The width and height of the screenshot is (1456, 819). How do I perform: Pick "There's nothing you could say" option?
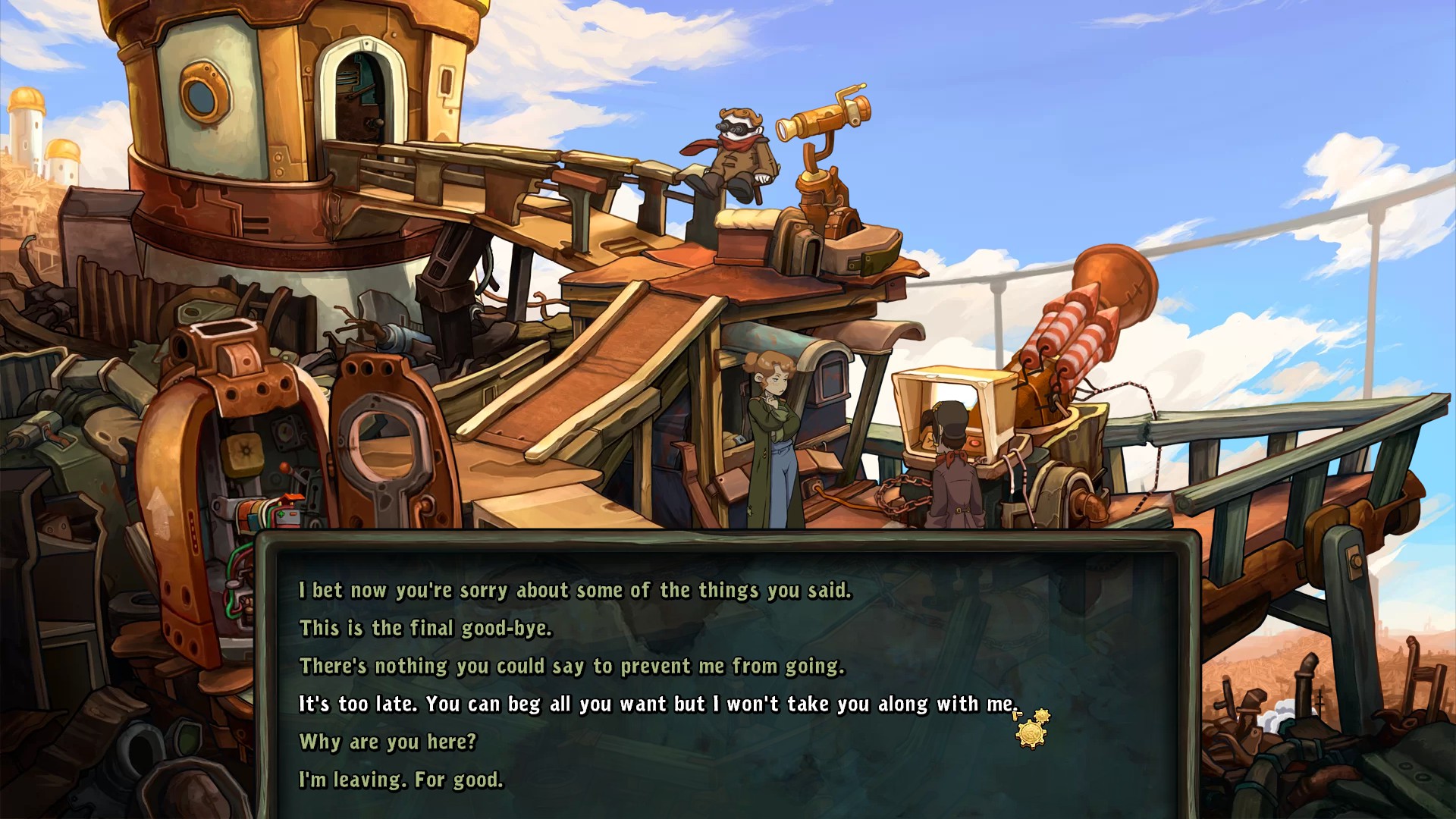(x=571, y=667)
